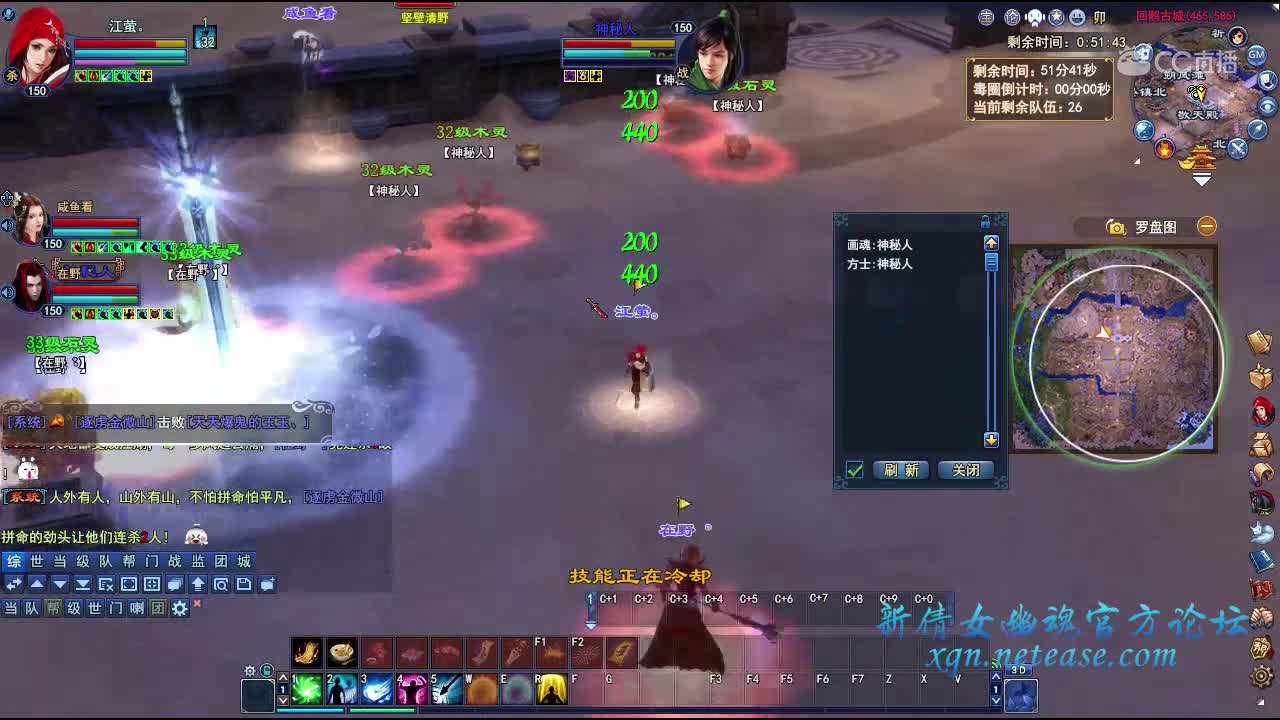Open the chat settings gear icon
The width and height of the screenshot is (1280, 720).
coord(178,608)
